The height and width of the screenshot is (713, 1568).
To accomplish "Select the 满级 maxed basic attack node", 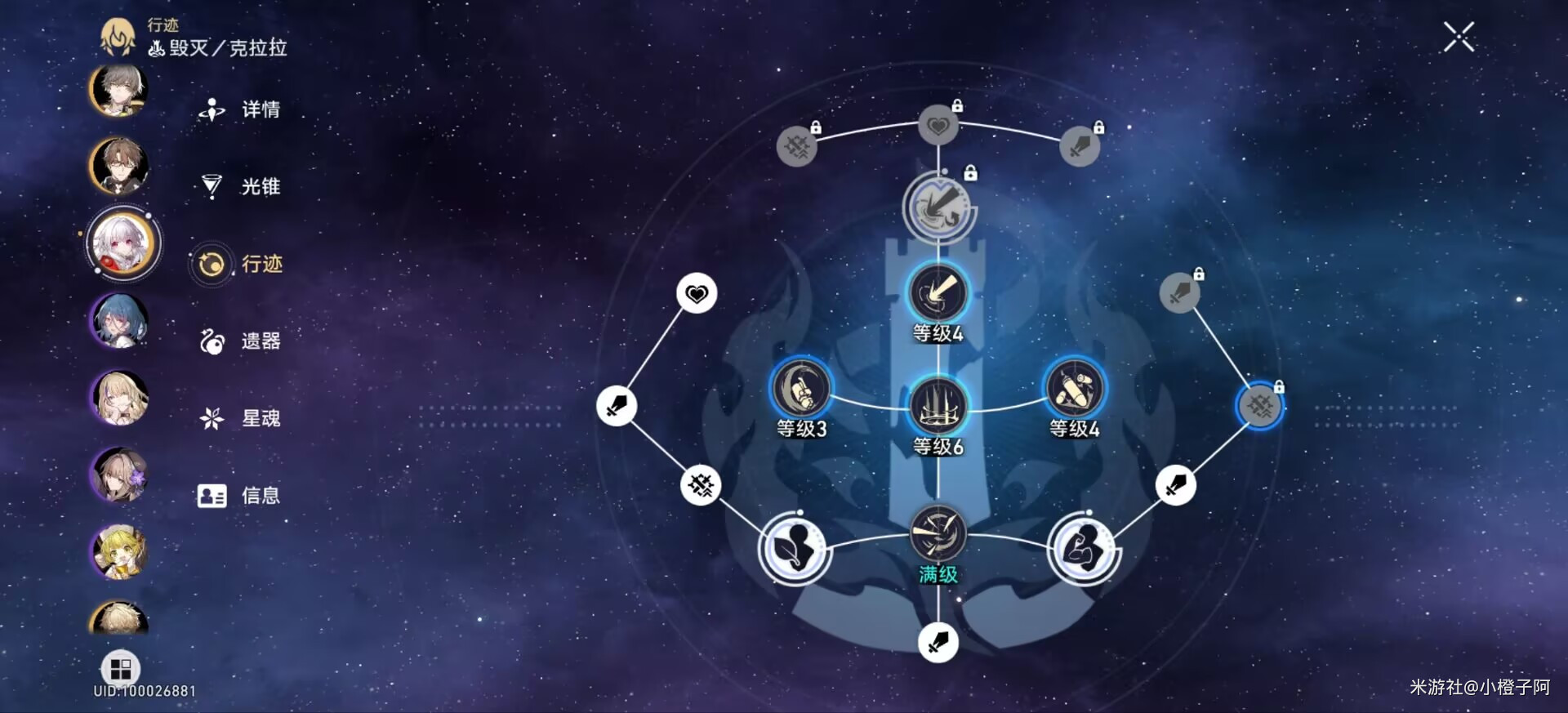I will click(x=938, y=533).
